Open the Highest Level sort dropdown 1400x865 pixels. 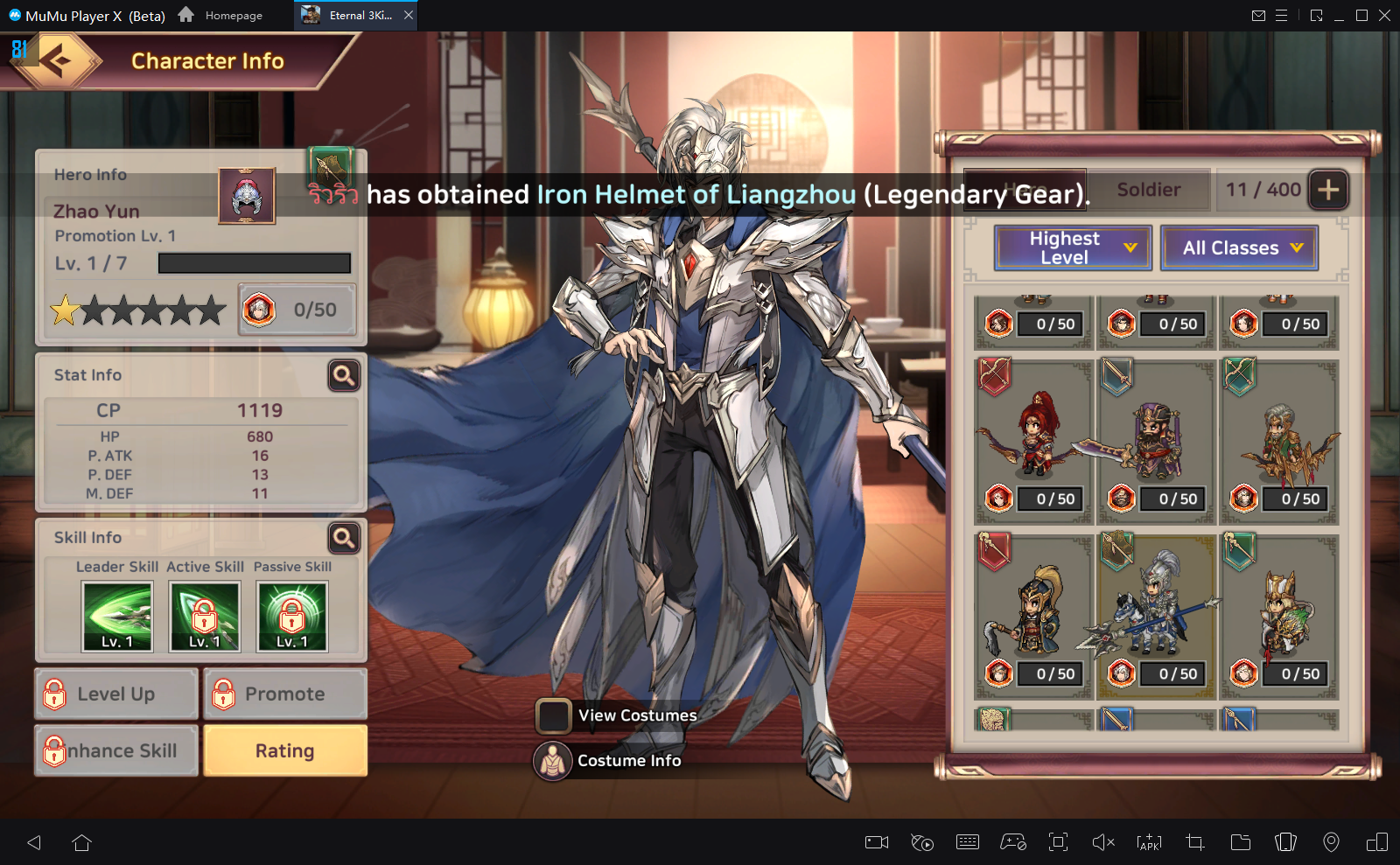tap(1073, 248)
